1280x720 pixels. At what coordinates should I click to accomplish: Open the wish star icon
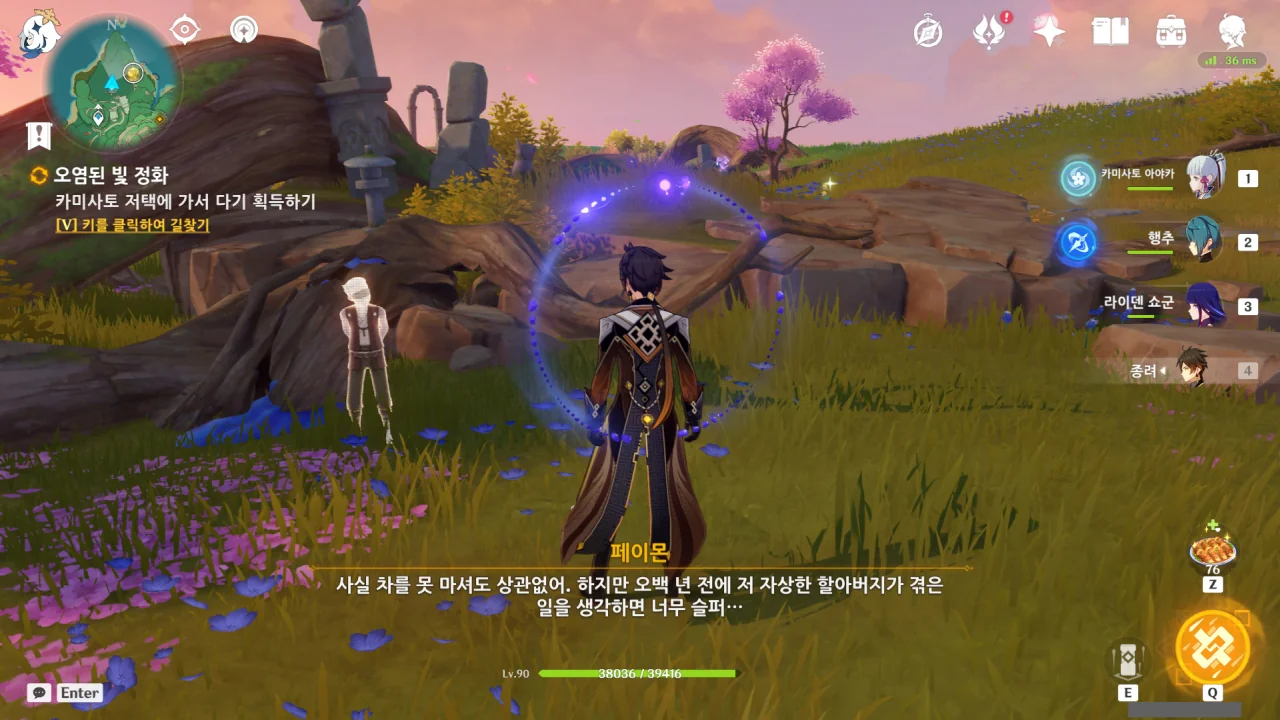pos(1049,32)
